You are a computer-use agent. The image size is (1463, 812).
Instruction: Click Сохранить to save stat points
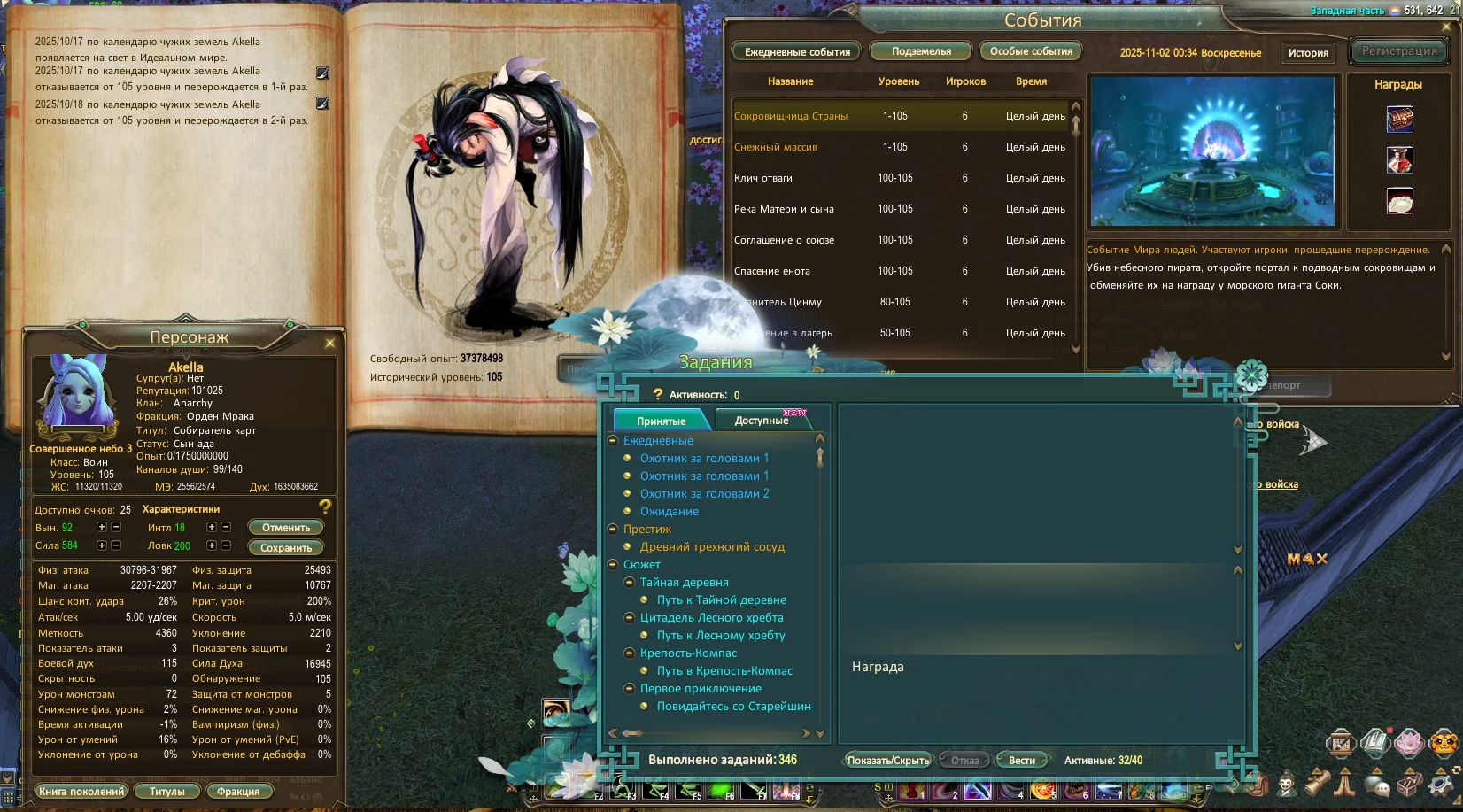click(285, 548)
